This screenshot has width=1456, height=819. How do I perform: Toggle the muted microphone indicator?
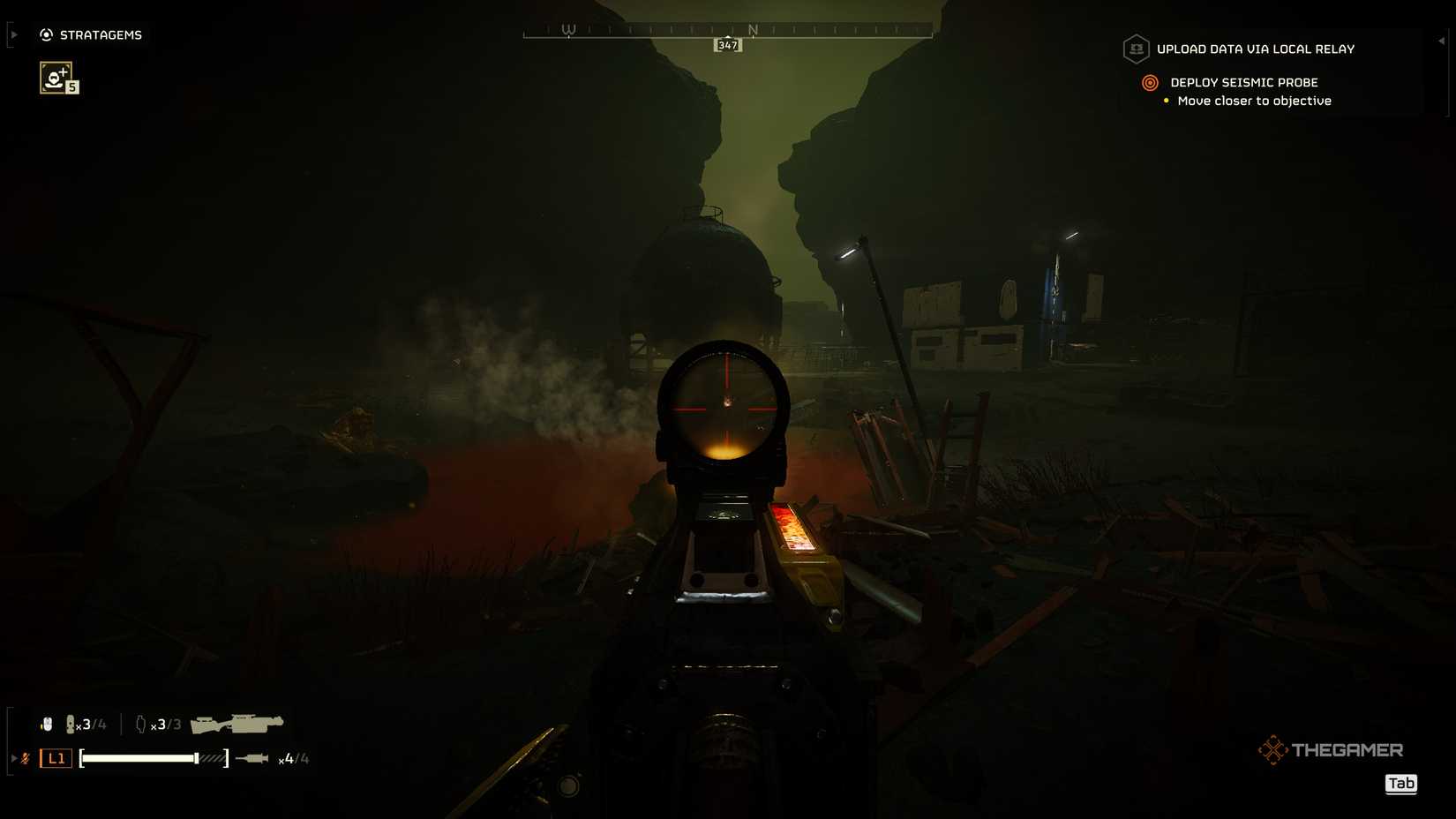[x=26, y=758]
